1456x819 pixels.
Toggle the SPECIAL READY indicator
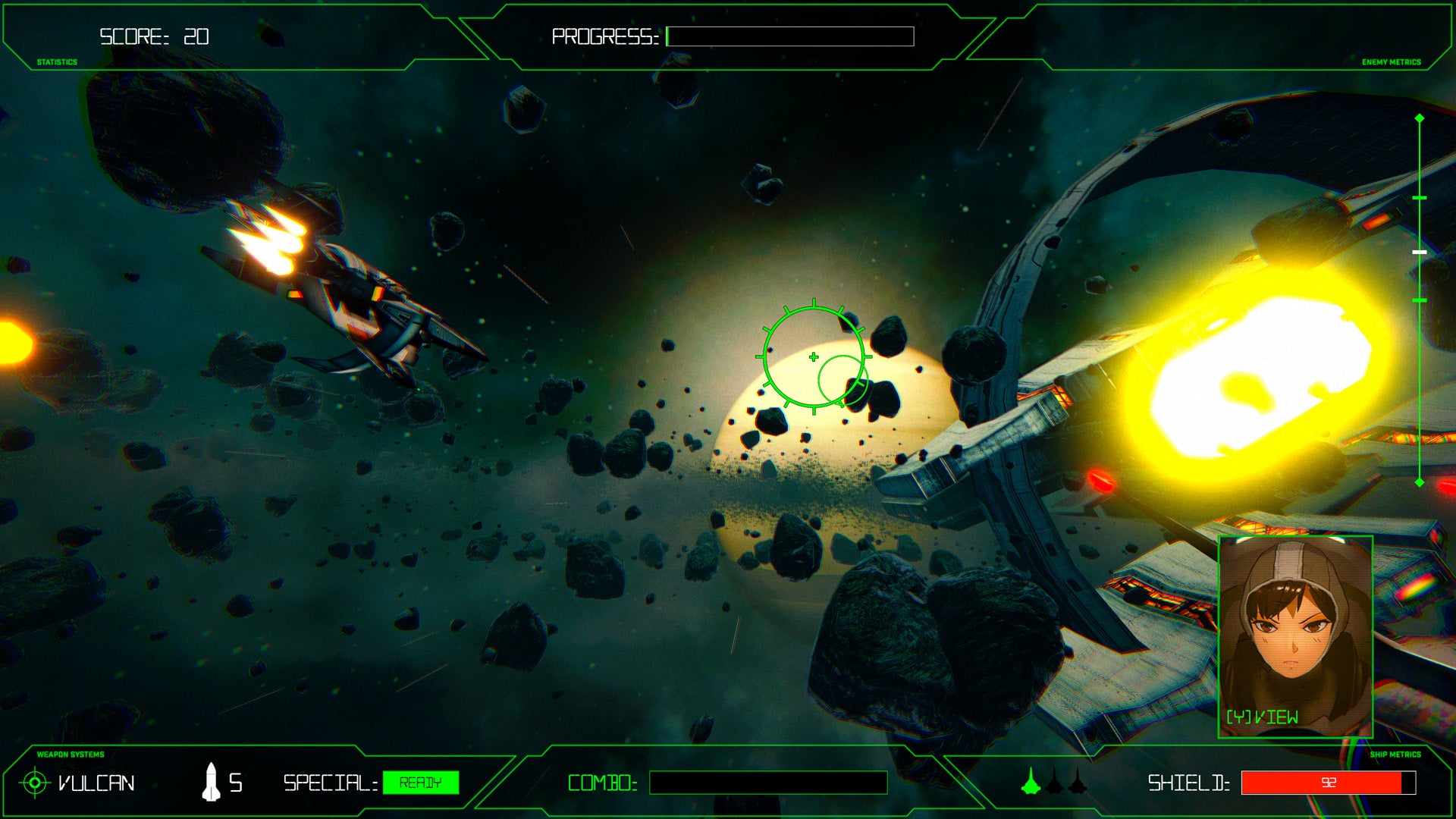pyautogui.click(x=421, y=784)
